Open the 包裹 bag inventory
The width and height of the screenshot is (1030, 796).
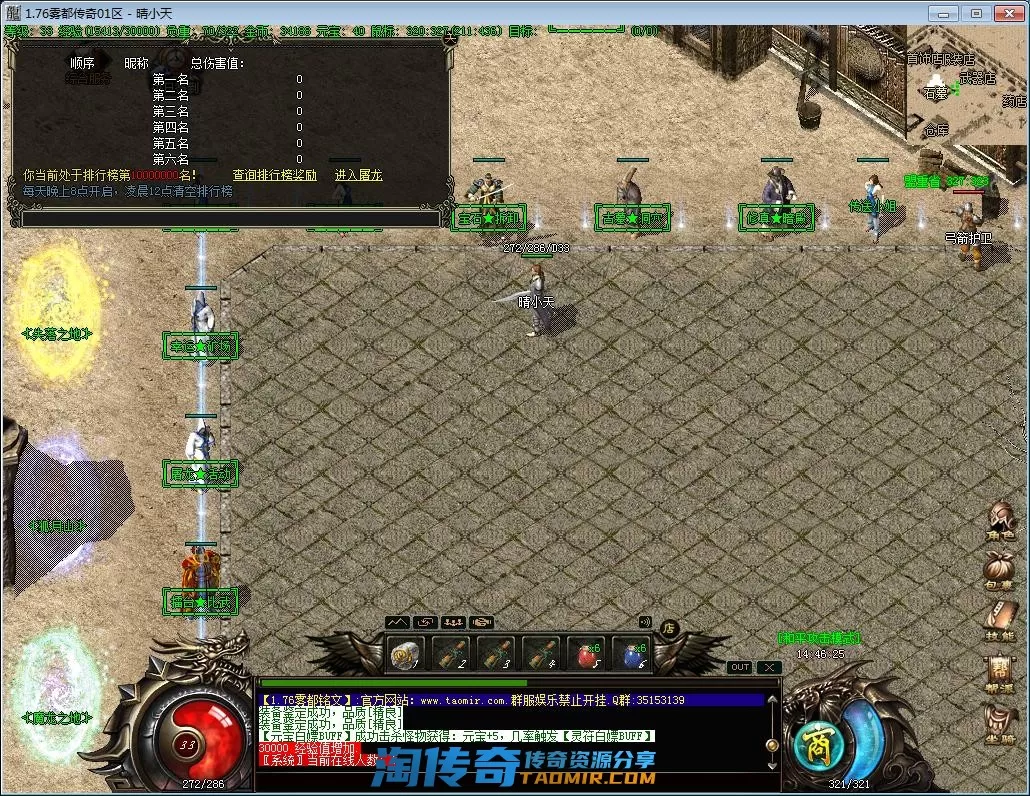pos(999,570)
